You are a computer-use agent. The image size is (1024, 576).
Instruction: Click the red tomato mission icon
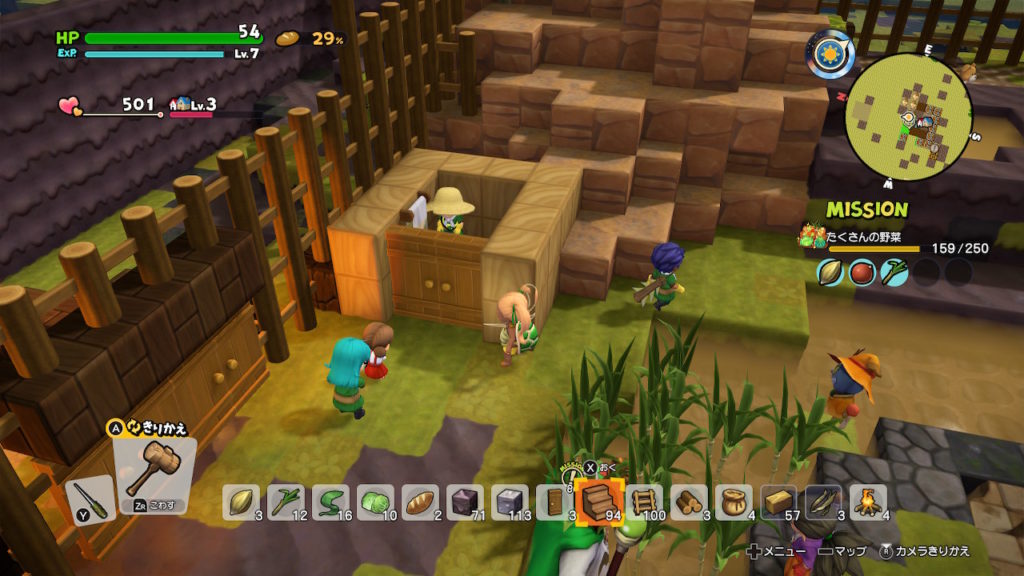863,272
